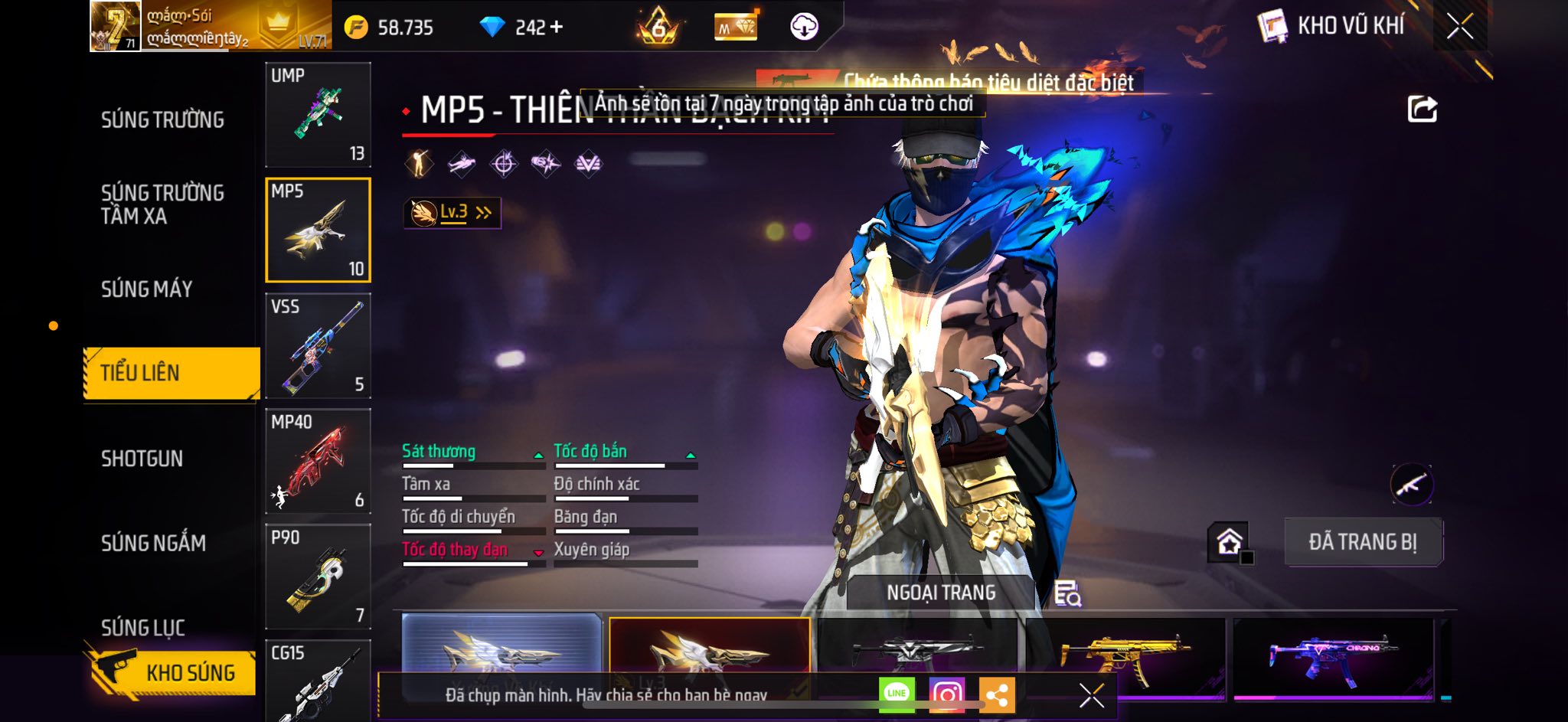Select the MP40 weapon slot

318,461
